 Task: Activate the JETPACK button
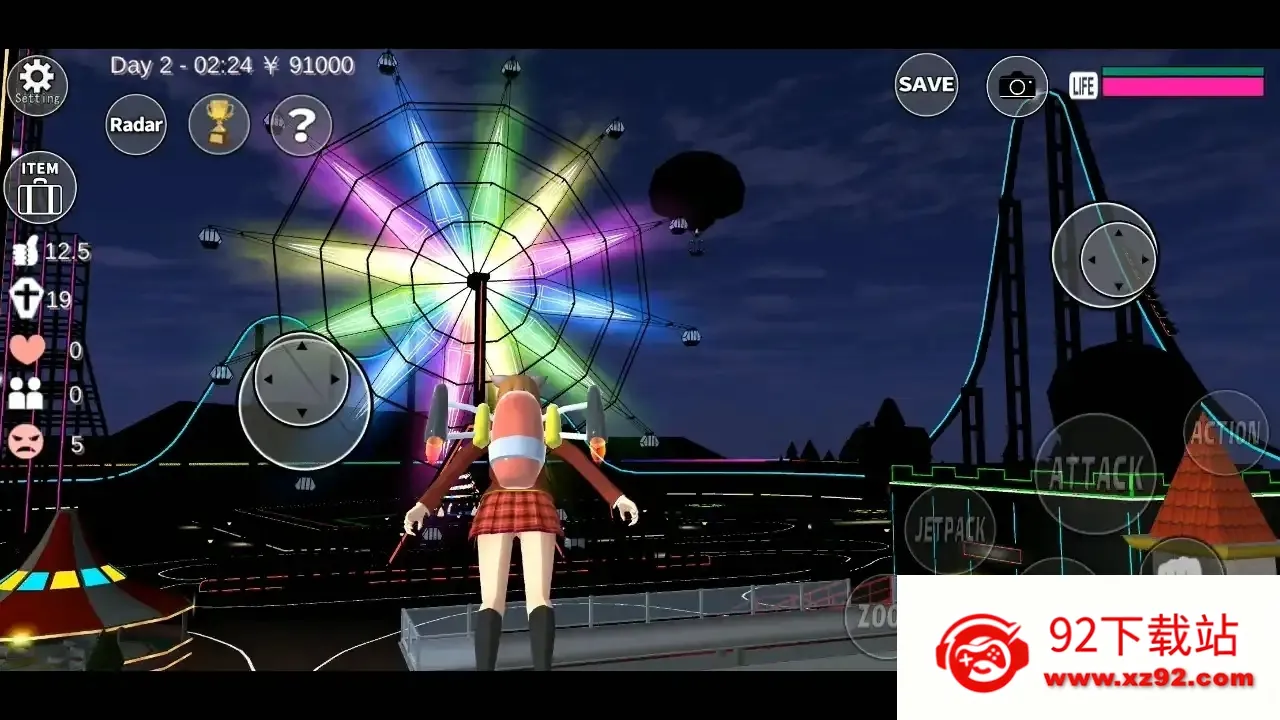(x=950, y=529)
